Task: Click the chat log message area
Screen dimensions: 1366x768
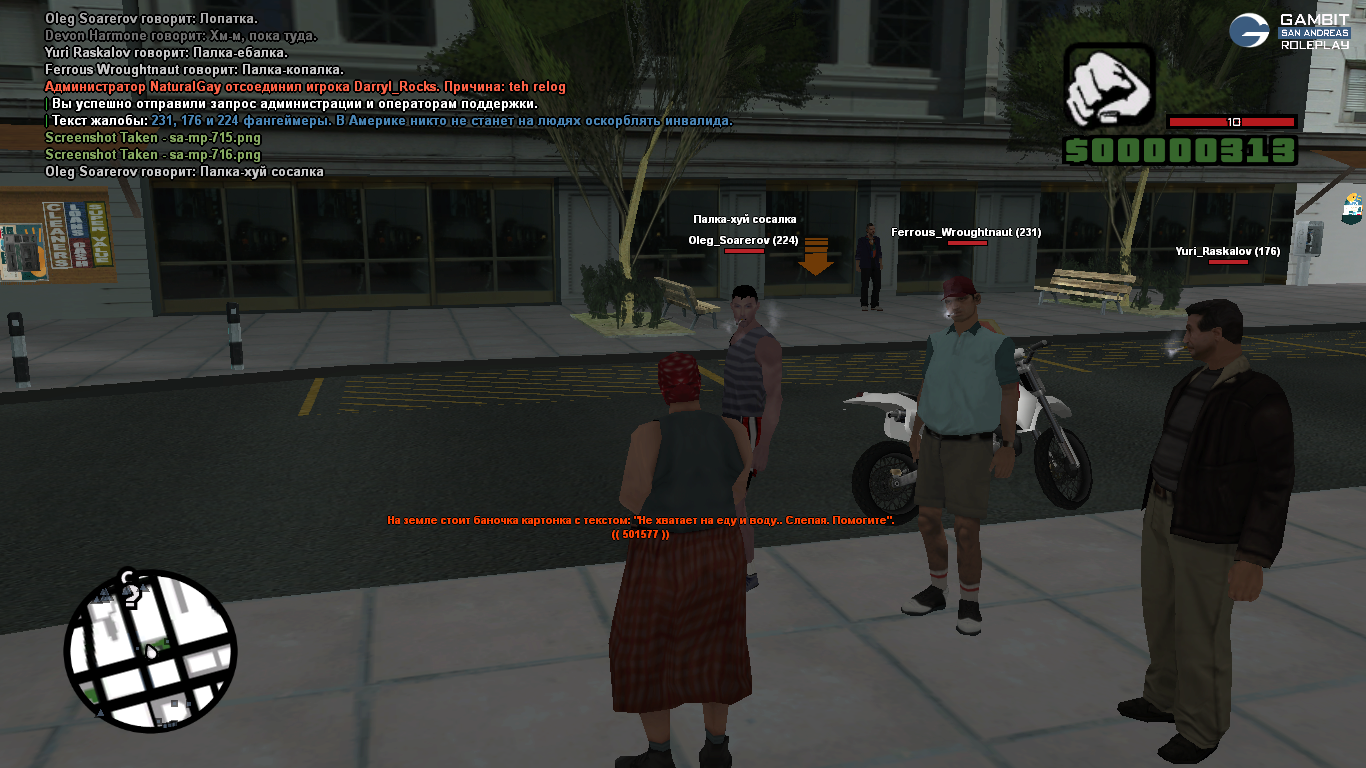Action: tap(390, 95)
